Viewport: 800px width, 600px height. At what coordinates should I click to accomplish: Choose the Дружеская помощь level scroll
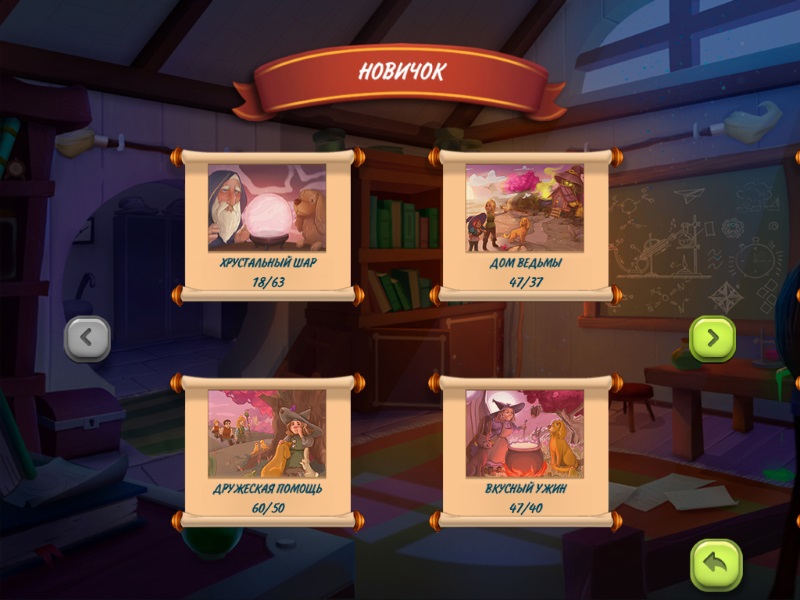coord(267,450)
